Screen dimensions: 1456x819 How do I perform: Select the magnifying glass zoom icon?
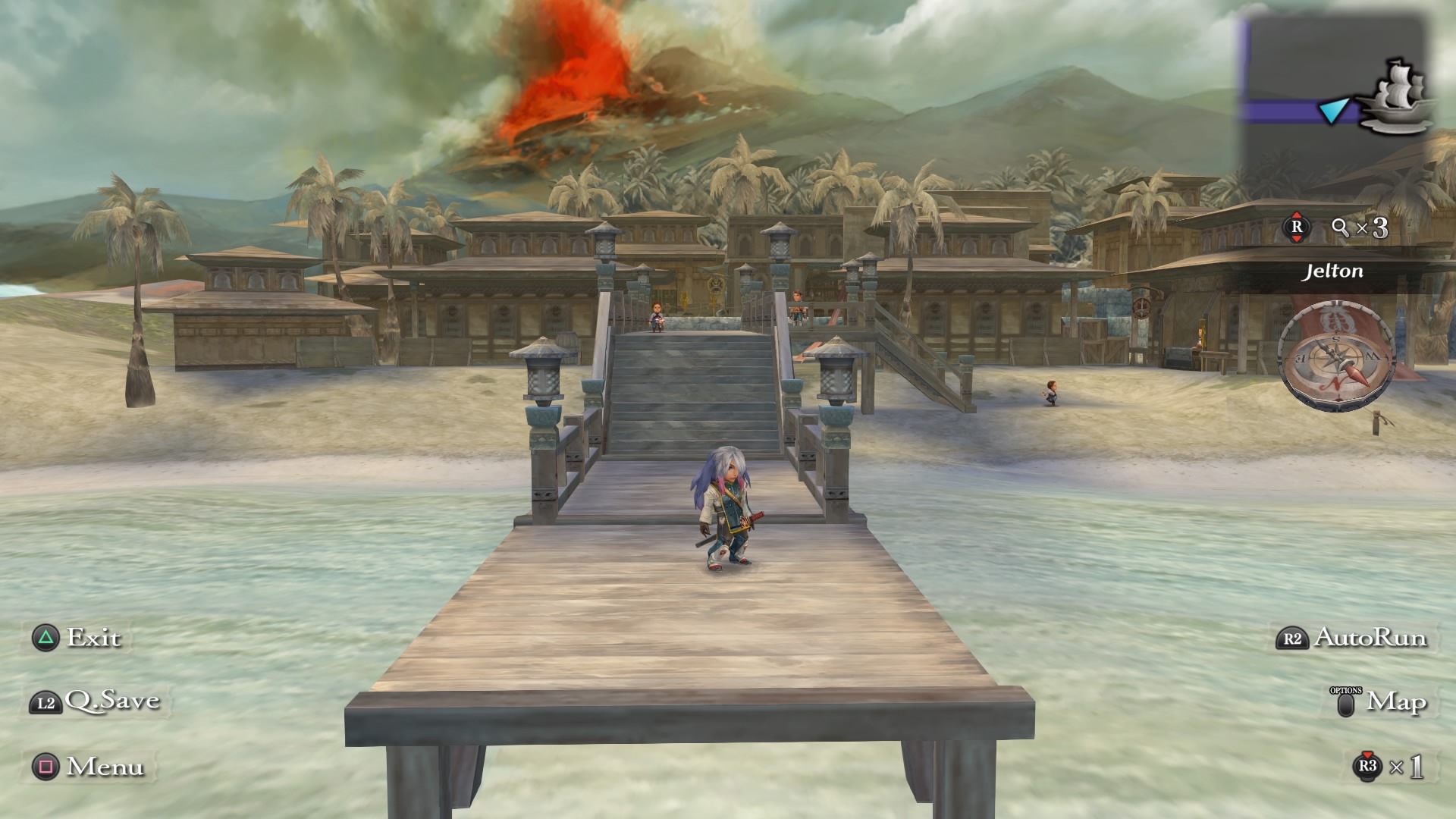tap(1340, 227)
